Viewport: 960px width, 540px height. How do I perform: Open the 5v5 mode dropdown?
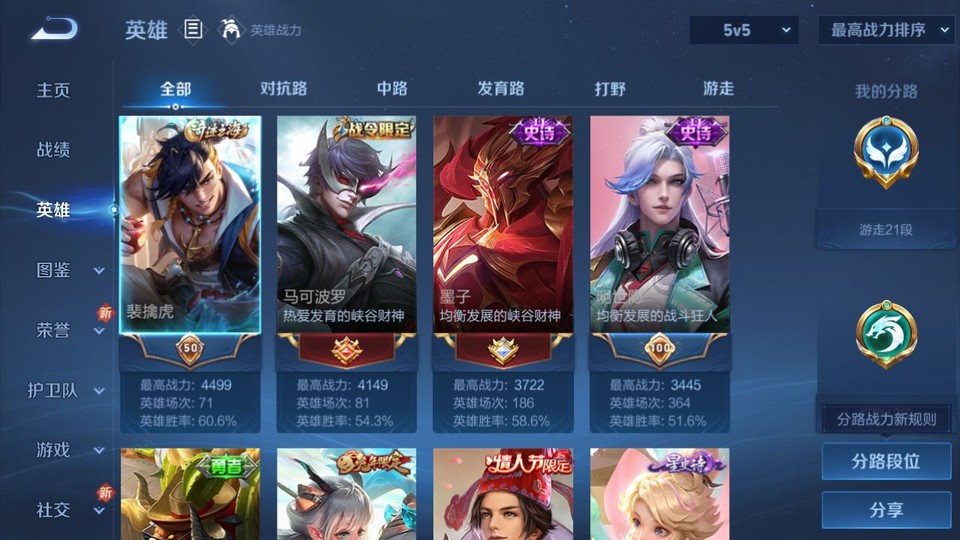(743, 30)
